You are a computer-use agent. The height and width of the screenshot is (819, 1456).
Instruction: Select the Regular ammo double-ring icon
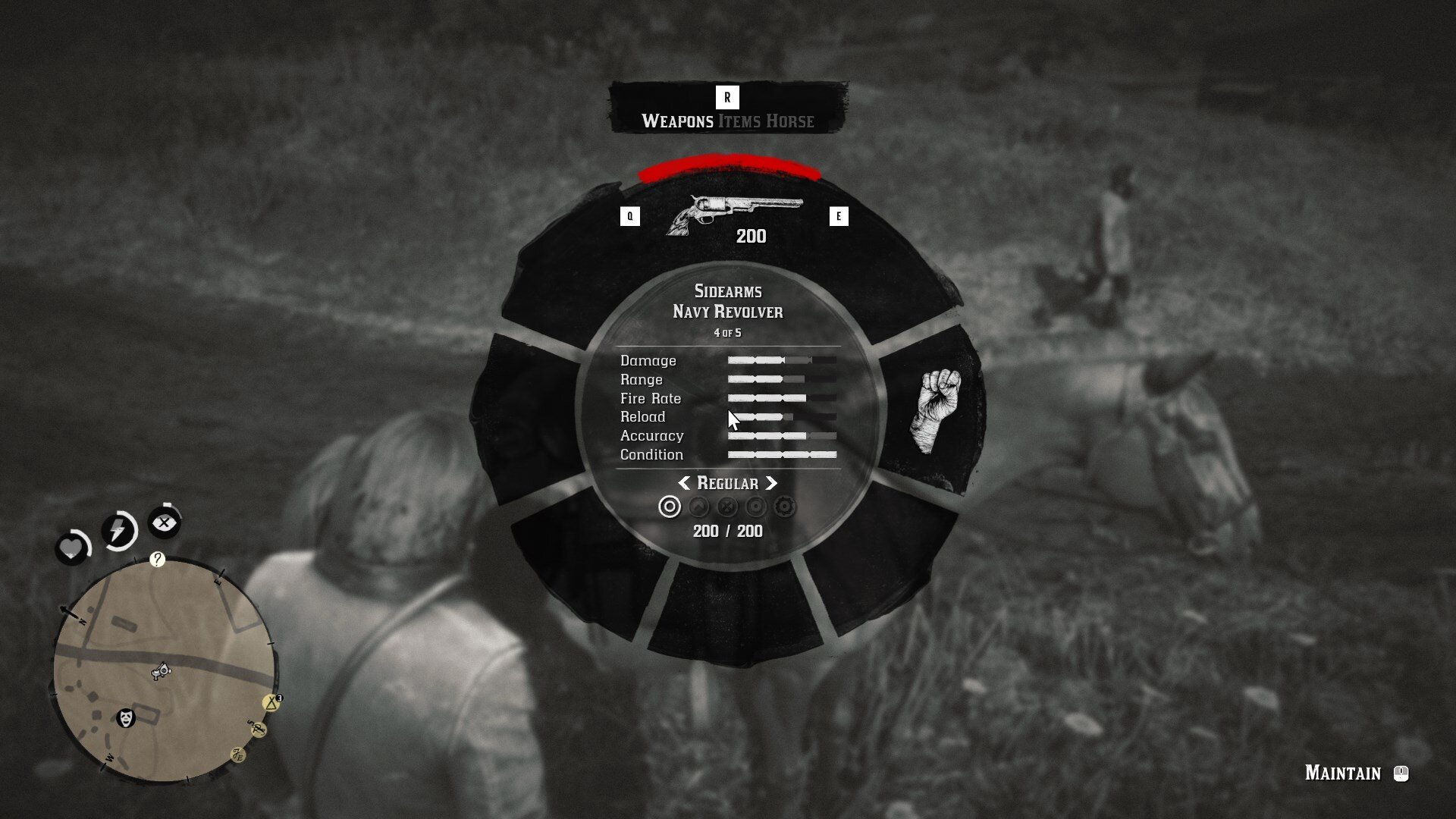(670, 507)
